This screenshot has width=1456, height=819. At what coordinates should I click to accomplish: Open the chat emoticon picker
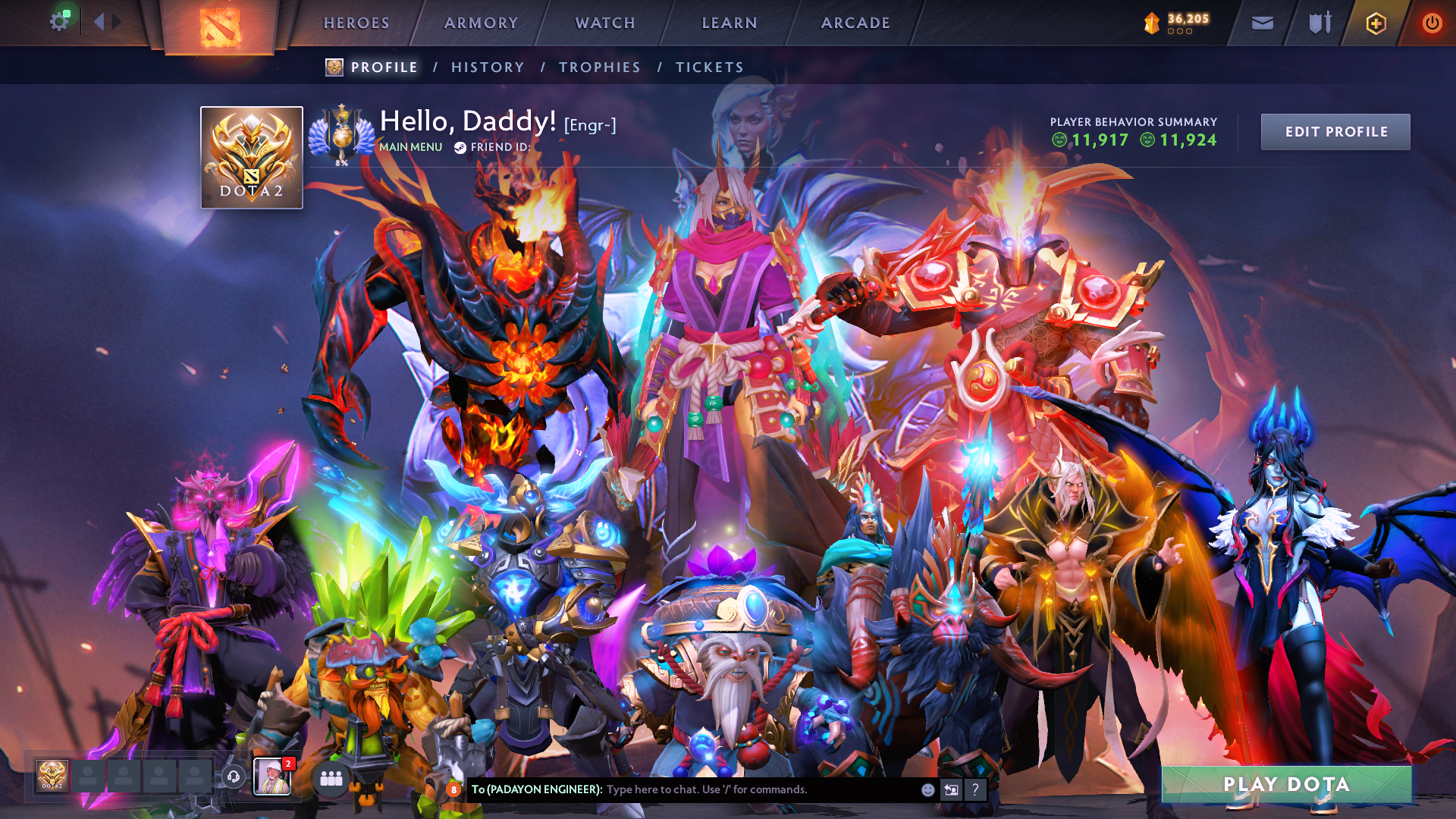coord(927,789)
